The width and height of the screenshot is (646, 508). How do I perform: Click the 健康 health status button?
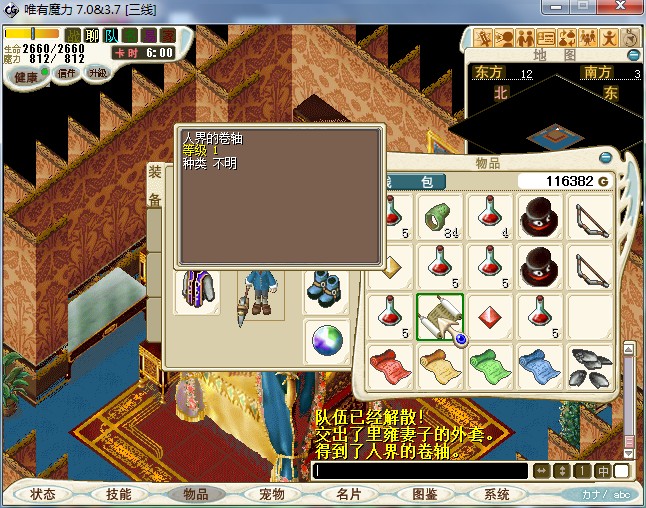tap(26, 77)
